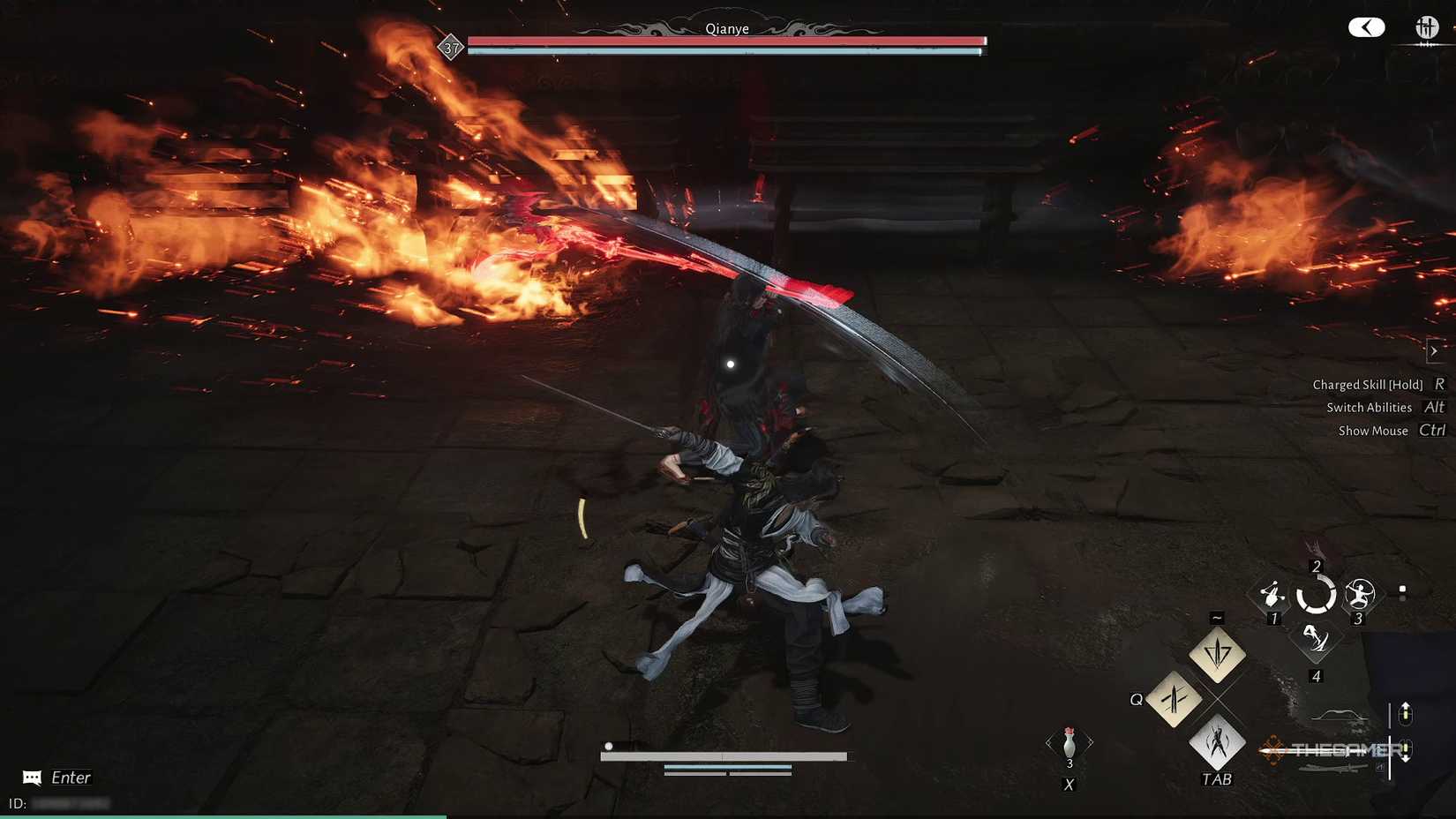Click the TheGamer watermark
Screen dimensions: 1456x819
pyautogui.click(x=1332, y=749)
